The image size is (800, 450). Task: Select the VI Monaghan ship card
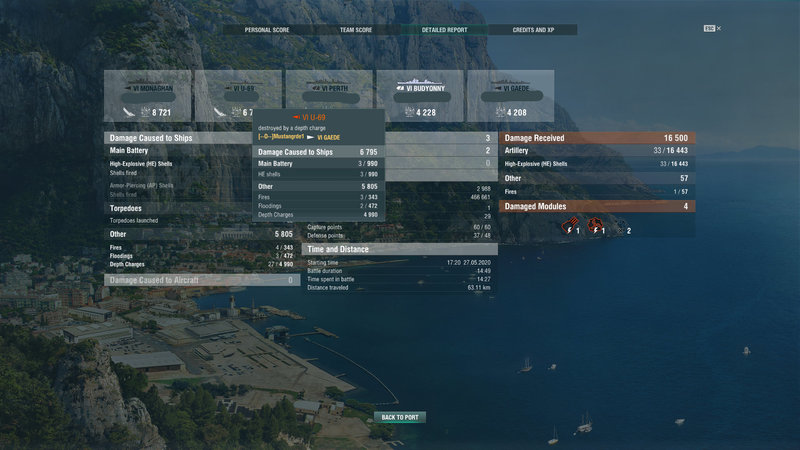[x=146, y=97]
